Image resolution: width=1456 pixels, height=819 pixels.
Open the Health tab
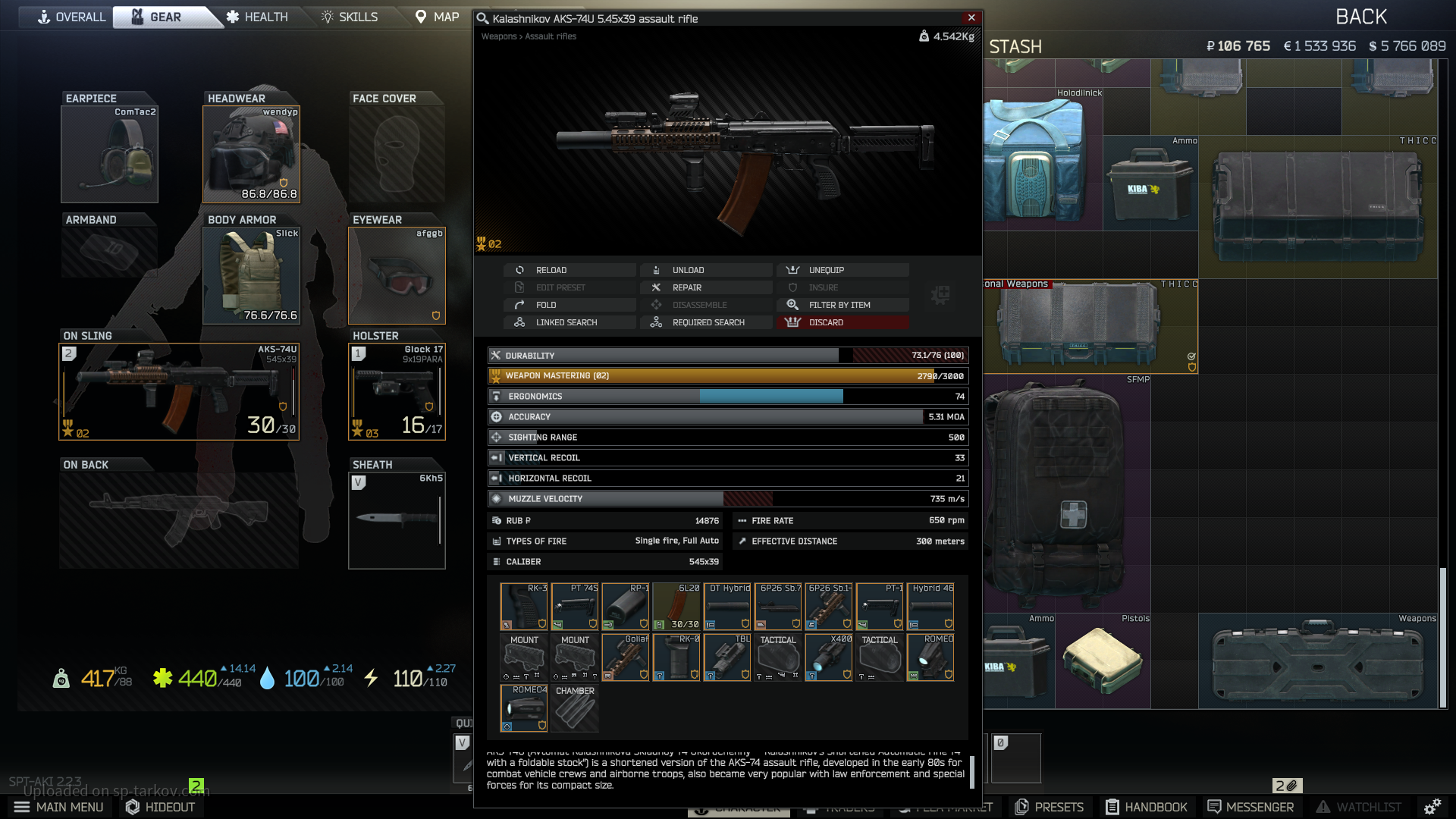pyautogui.click(x=257, y=17)
